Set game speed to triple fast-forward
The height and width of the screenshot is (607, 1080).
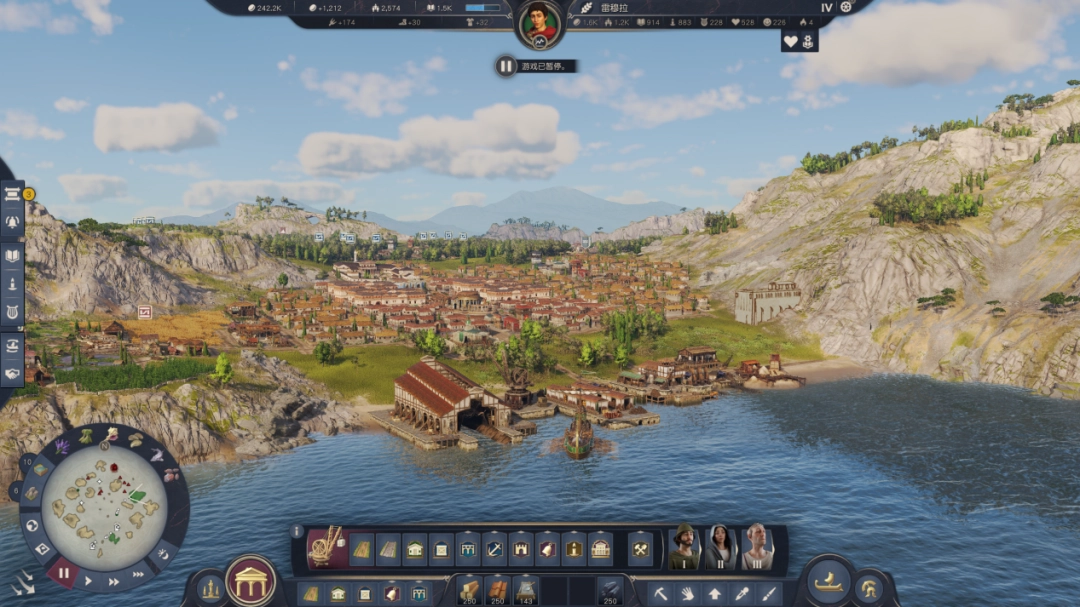click(136, 572)
